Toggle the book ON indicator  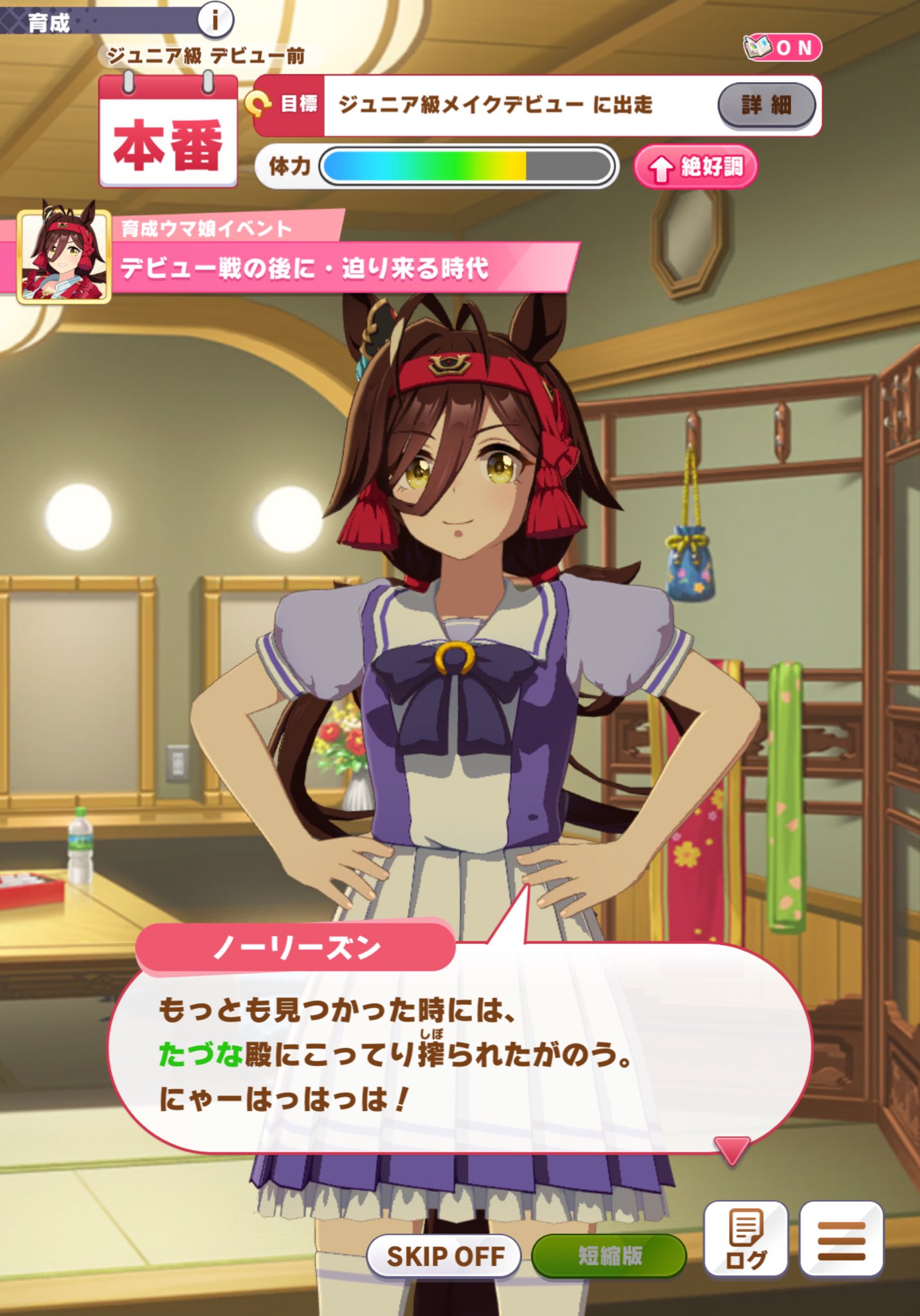coord(783,48)
